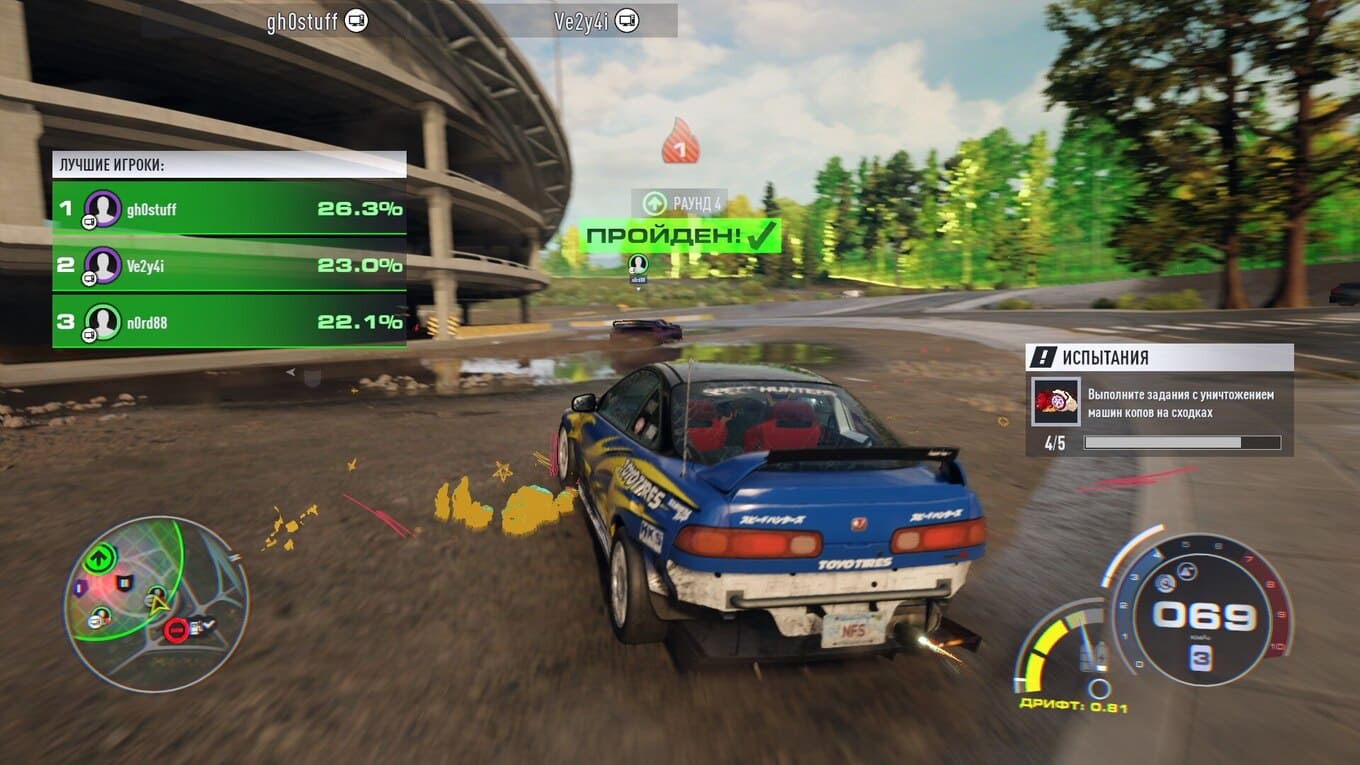
Task: Select Ve2y4i row in the top players list
Action: coord(229,265)
